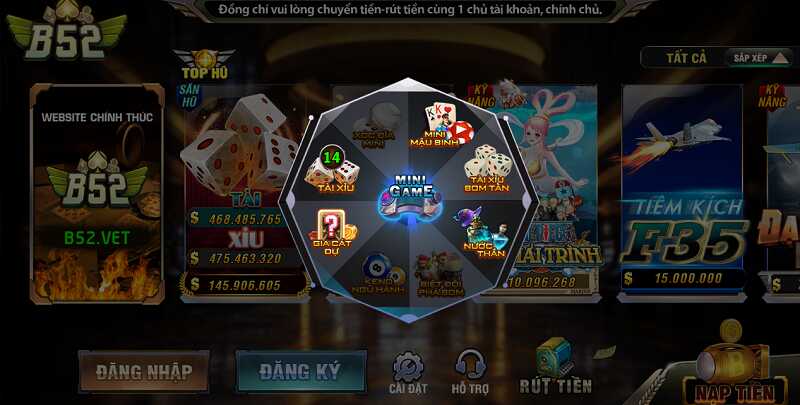Click the central Mini Game hub icon
The width and height of the screenshot is (800, 405).
click(x=409, y=195)
